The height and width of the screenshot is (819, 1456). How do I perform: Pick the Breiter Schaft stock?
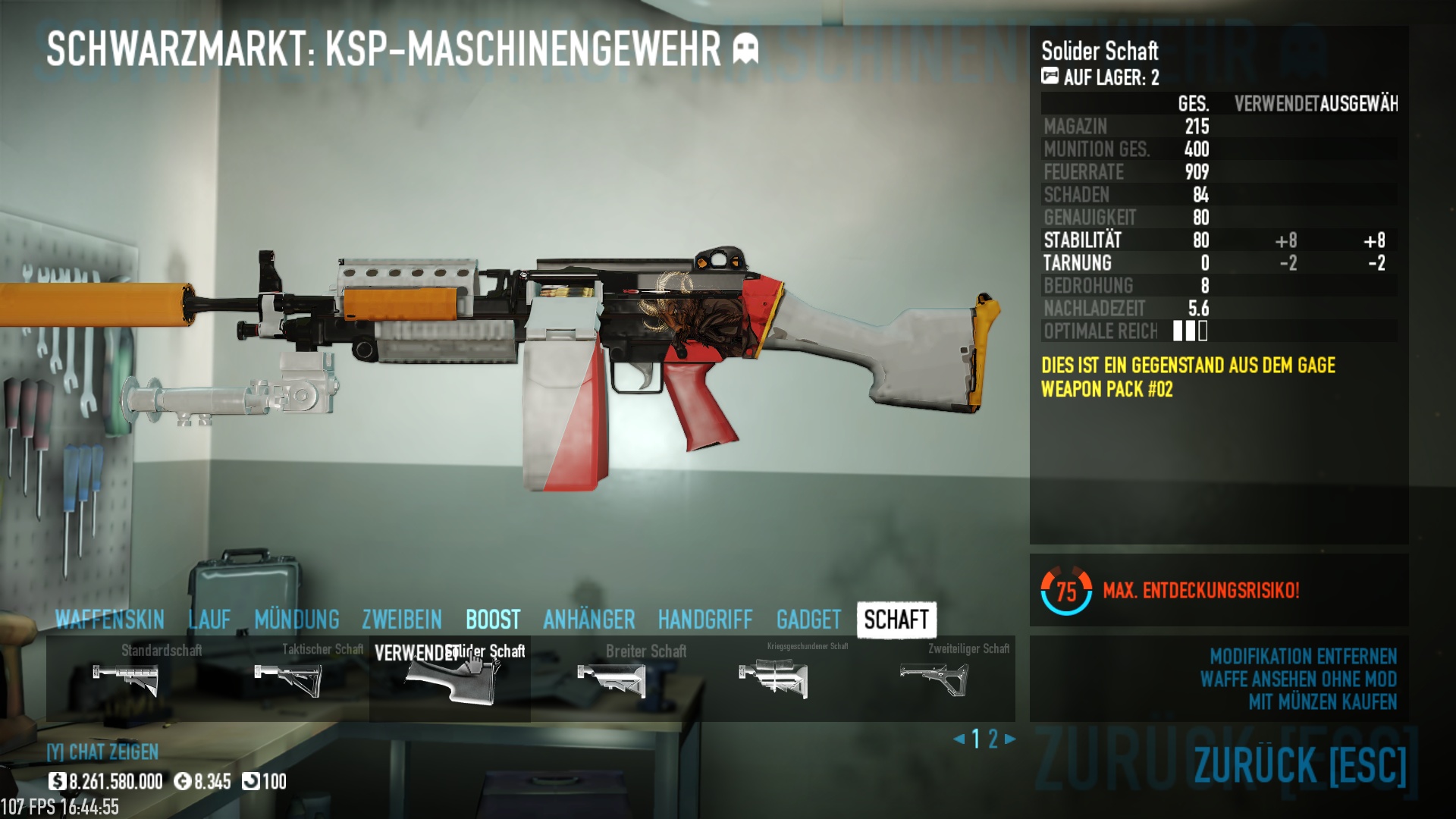point(611,678)
